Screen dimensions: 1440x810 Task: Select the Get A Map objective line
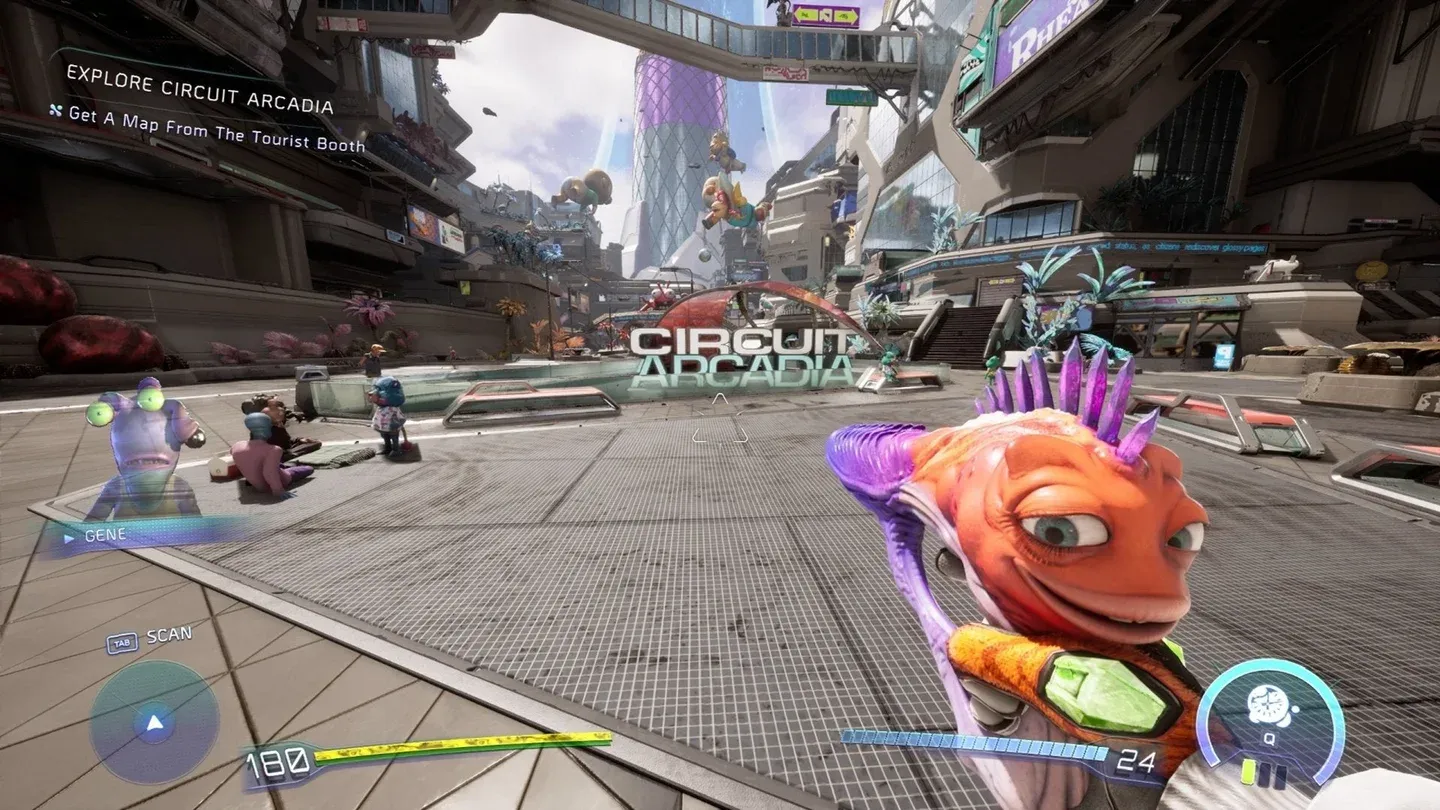216,129
